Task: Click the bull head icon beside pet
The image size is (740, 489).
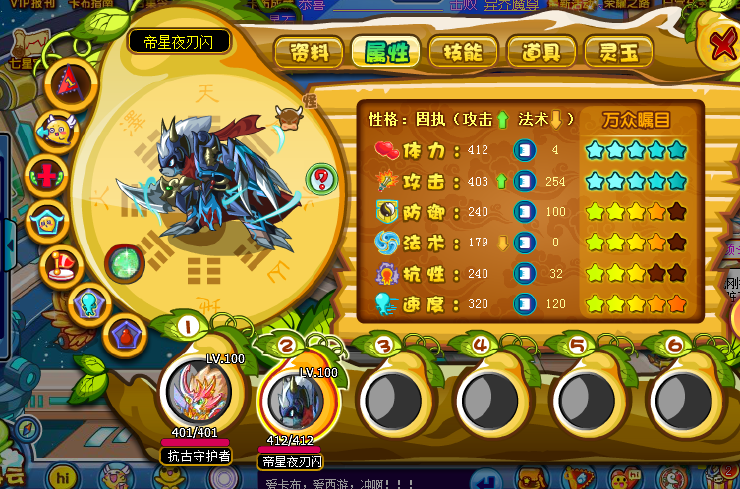Action: (x=288, y=117)
